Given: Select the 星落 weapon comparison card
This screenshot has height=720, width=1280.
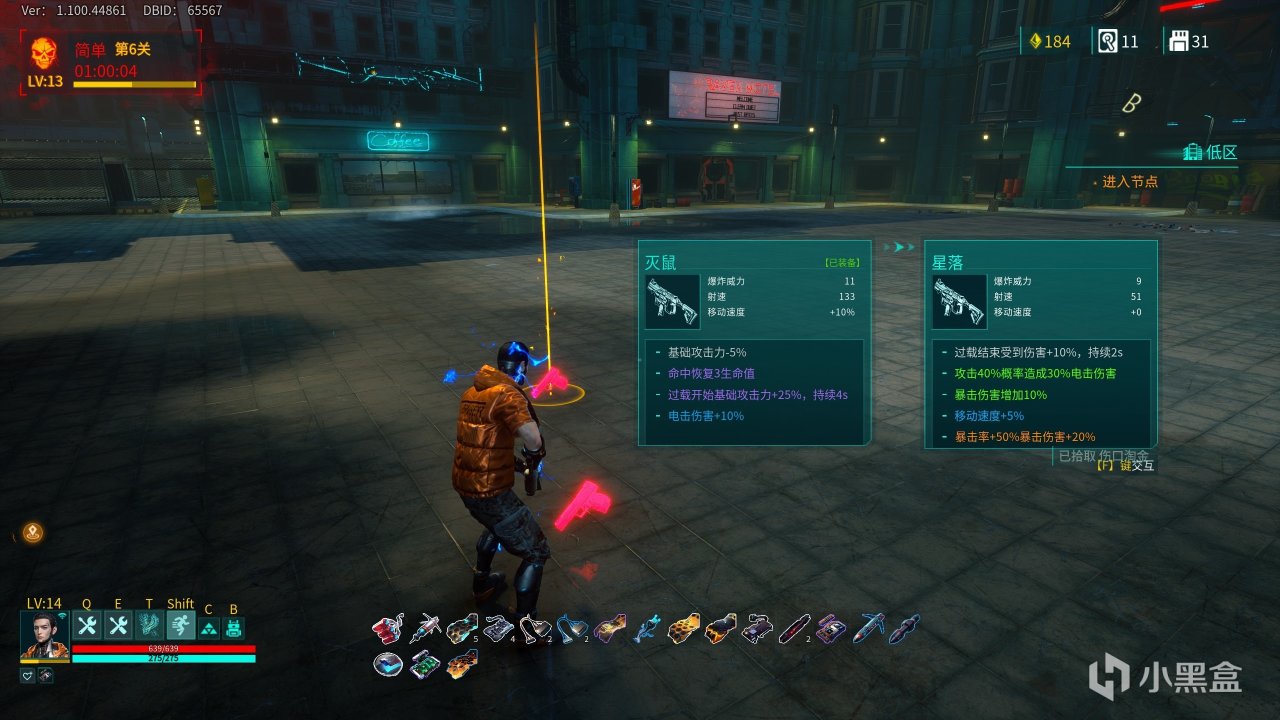Looking at the screenshot, I should 1041,343.
